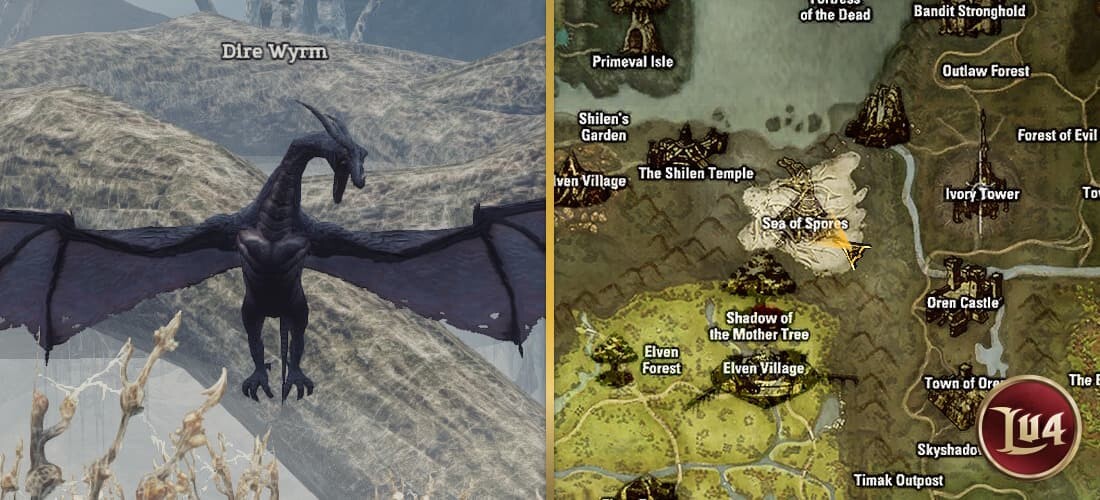Select Shadow of the Mother Tree
This screenshot has width=1100, height=500.
[x=758, y=326]
